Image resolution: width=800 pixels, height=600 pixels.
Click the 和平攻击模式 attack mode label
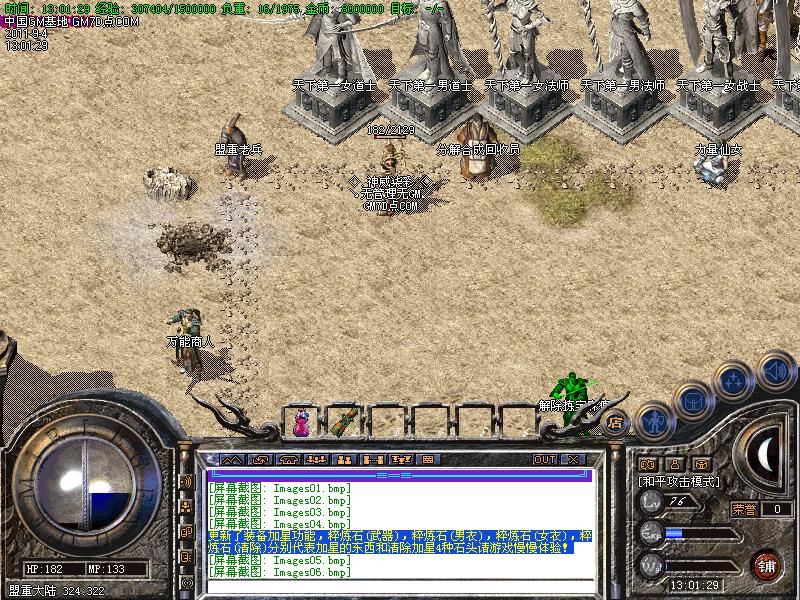click(x=680, y=481)
